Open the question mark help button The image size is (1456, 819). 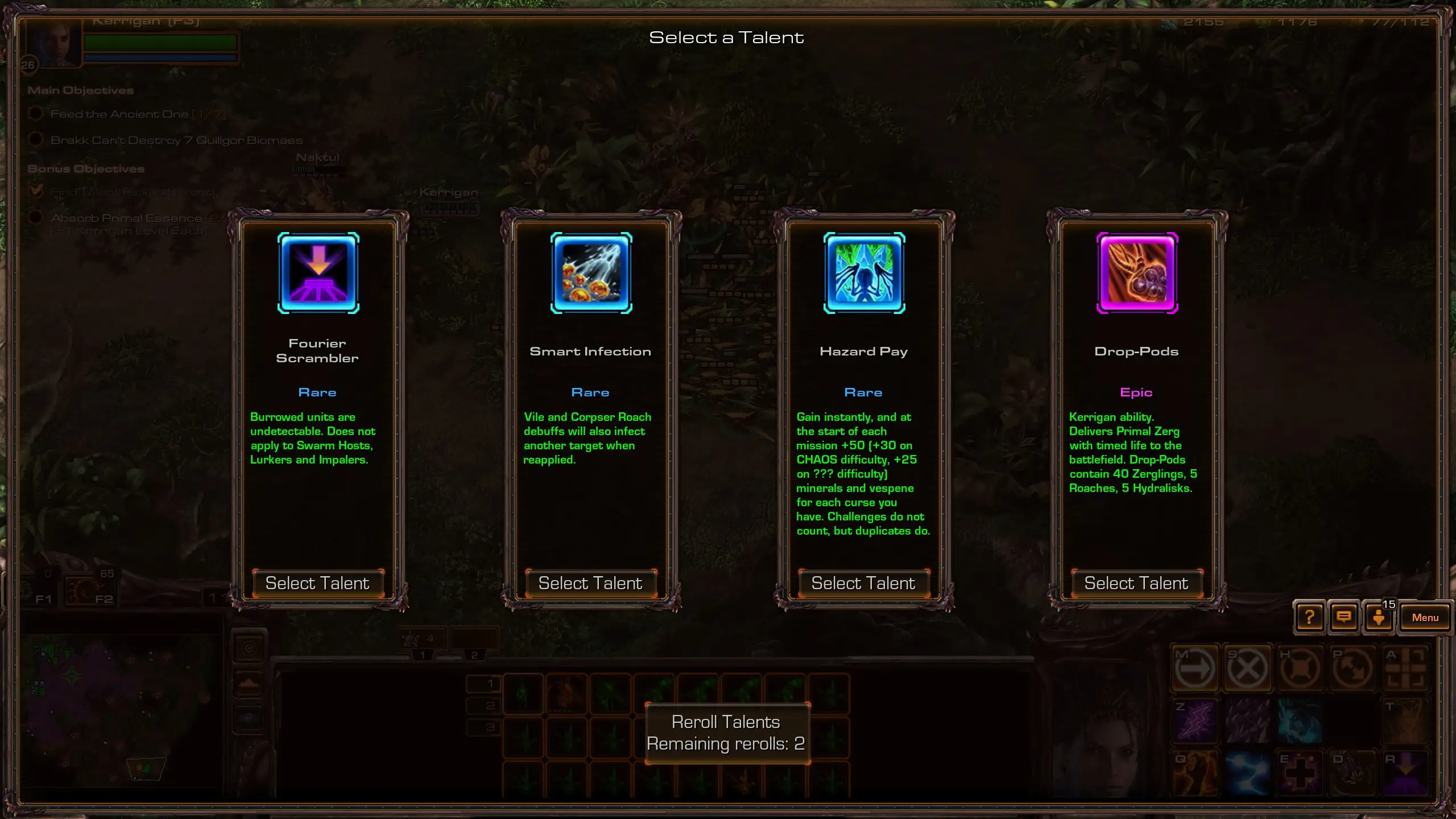pyautogui.click(x=1309, y=617)
